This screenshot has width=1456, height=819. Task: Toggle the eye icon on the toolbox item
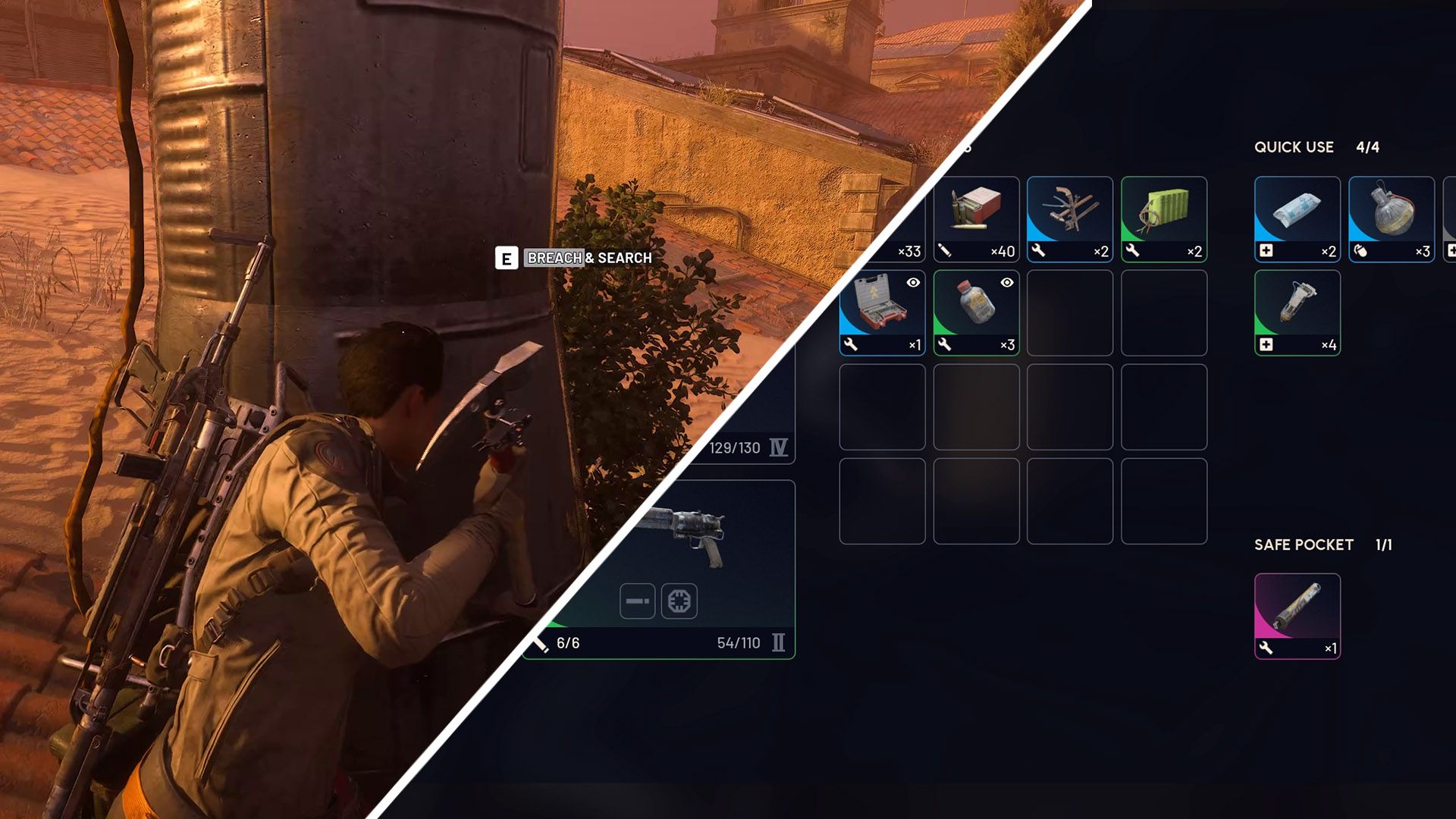(912, 282)
